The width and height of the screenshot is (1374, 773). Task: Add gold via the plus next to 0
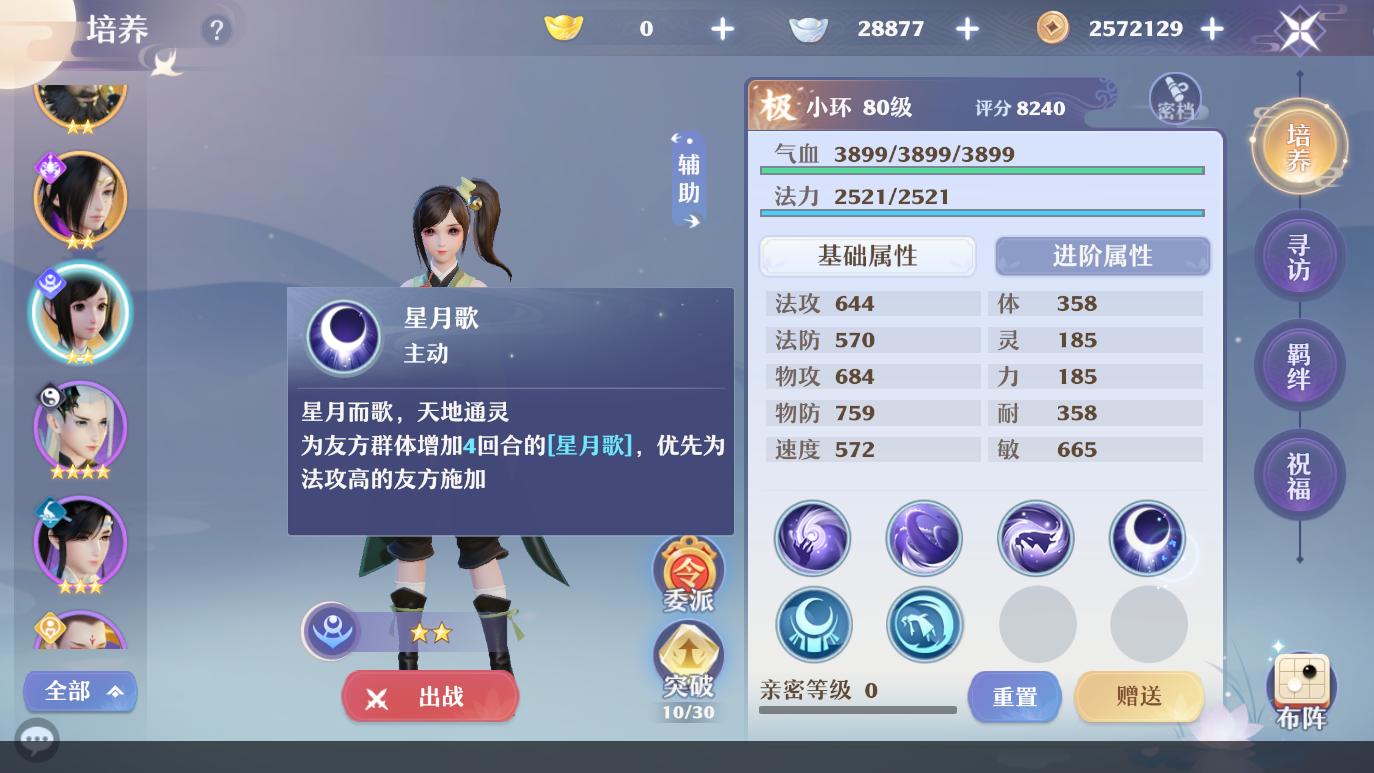(722, 29)
